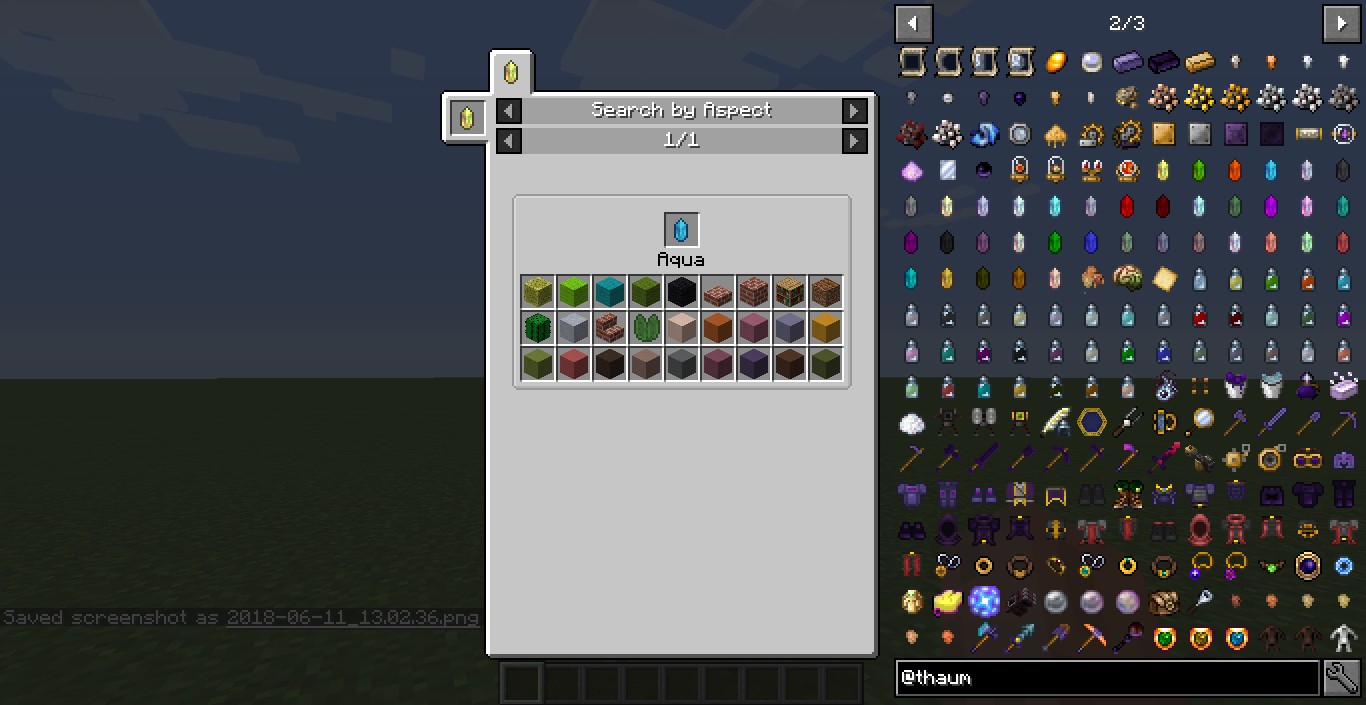
Task: Go to the previous item list page
Action: point(913,23)
